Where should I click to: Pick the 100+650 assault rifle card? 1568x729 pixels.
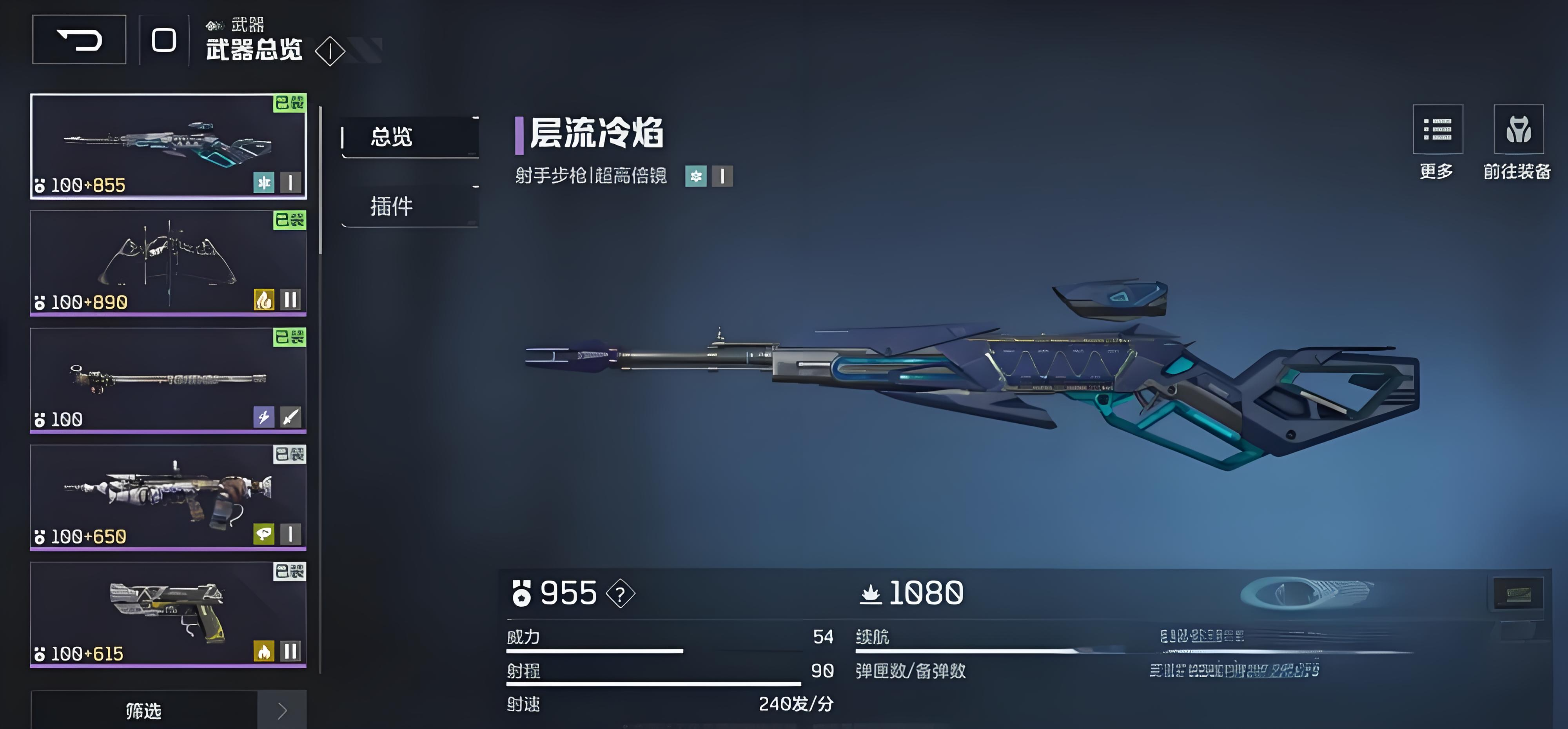coord(168,497)
